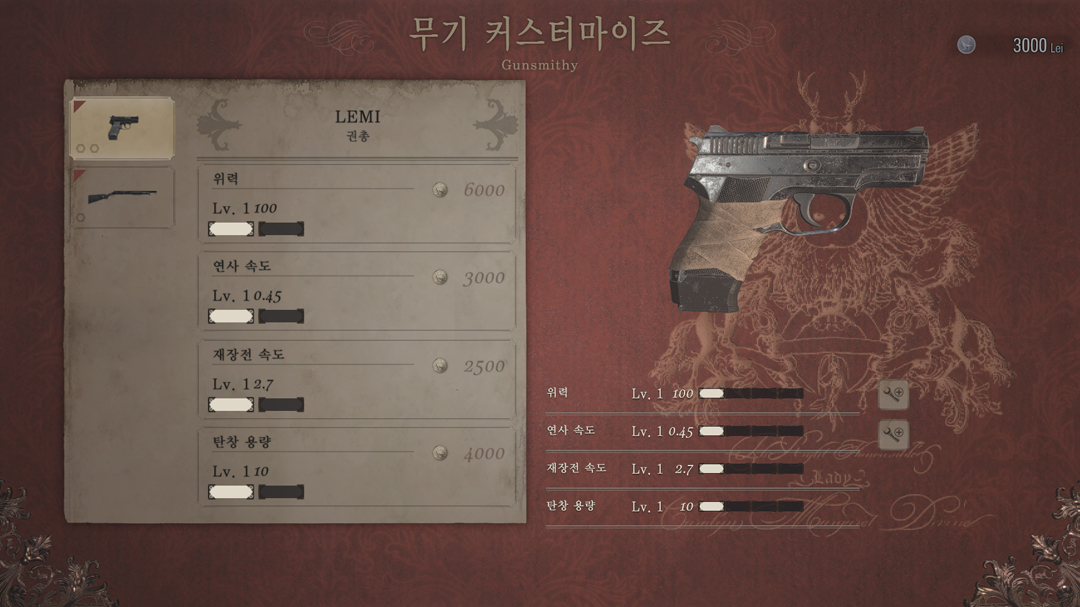Choose the shotgun weapon thumbnail
This screenshot has height=607, width=1080.
[x=121, y=196]
